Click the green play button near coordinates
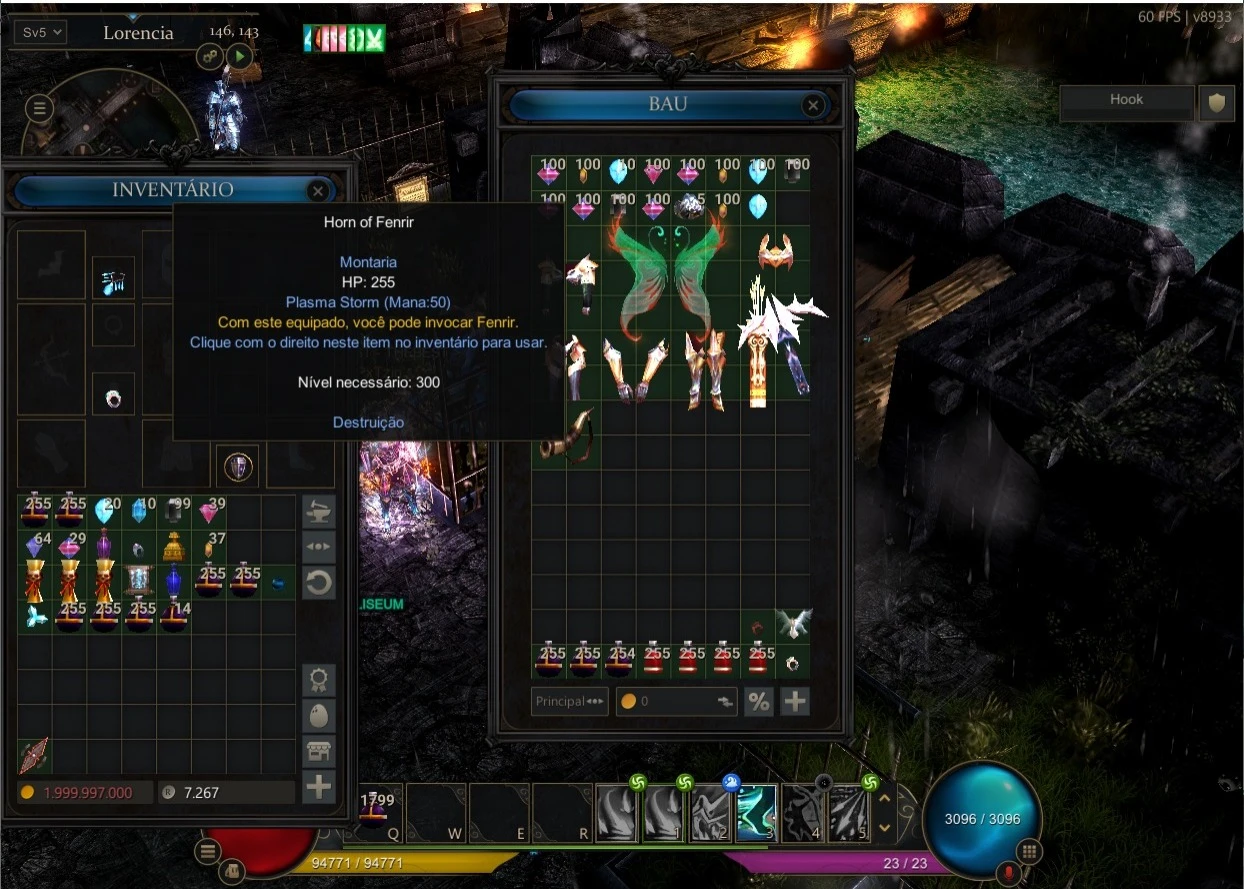The height and width of the screenshot is (889, 1244). pos(239,56)
